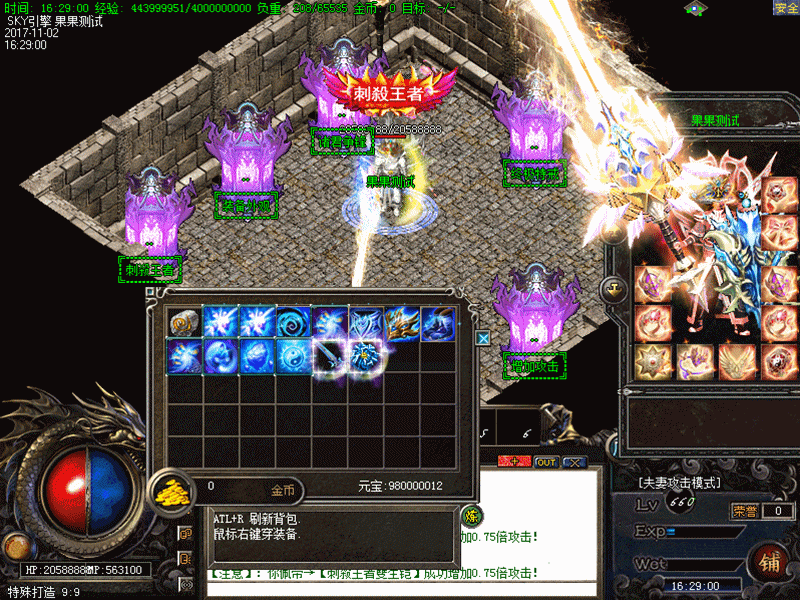Click the 安全 button in top corner
800x600 pixels.
[x=786, y=7]
